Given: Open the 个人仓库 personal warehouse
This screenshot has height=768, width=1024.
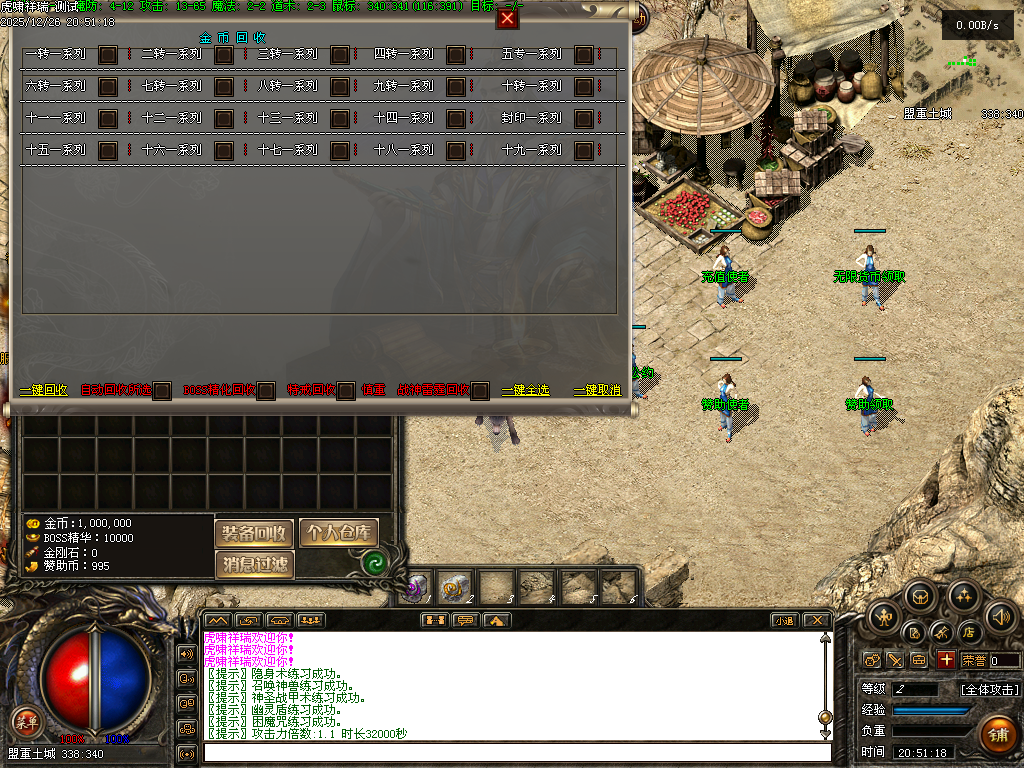Looking at the screenshot, I should [x=339, y=533].
